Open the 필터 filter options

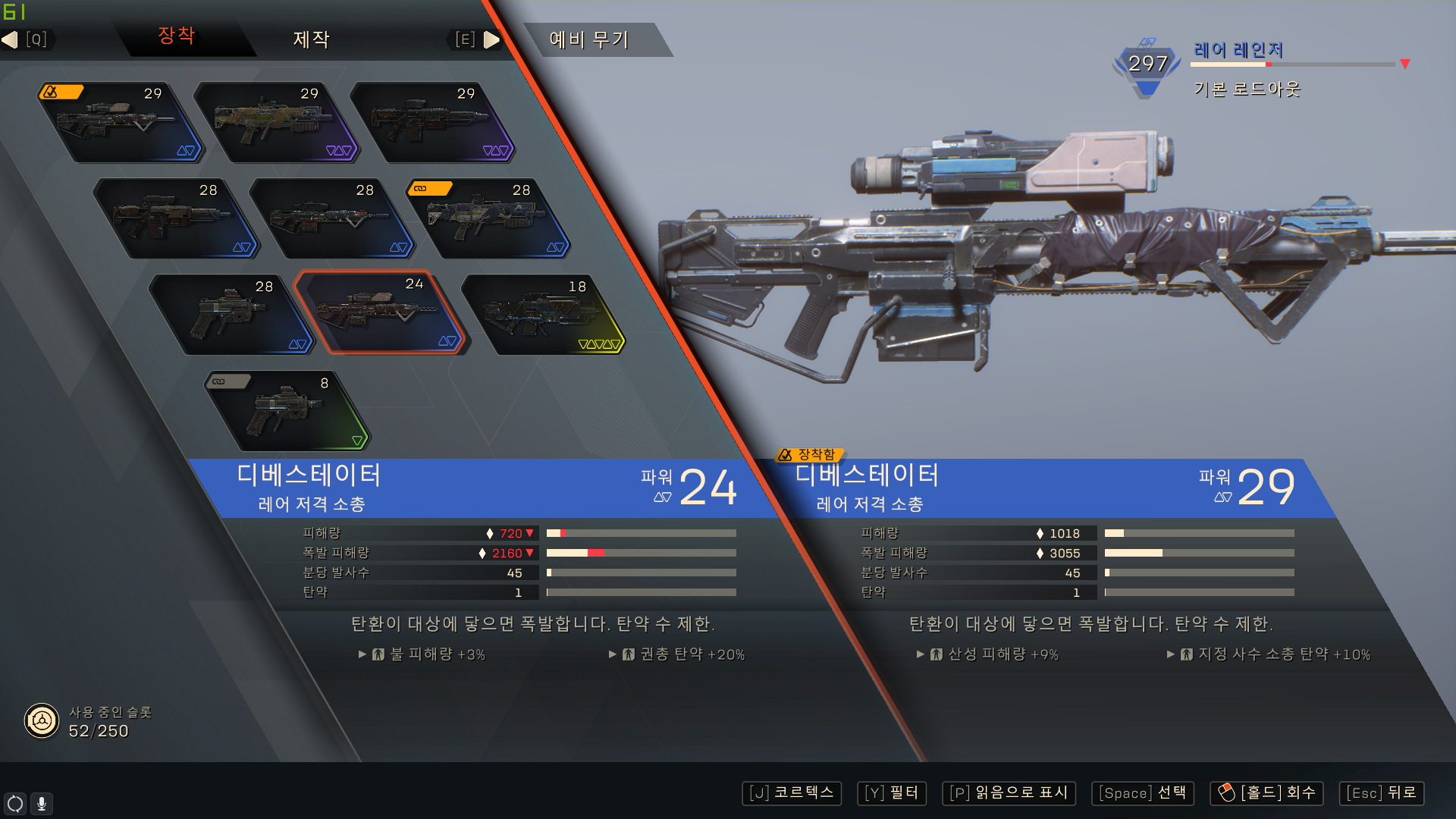click(x=892, y=793)
